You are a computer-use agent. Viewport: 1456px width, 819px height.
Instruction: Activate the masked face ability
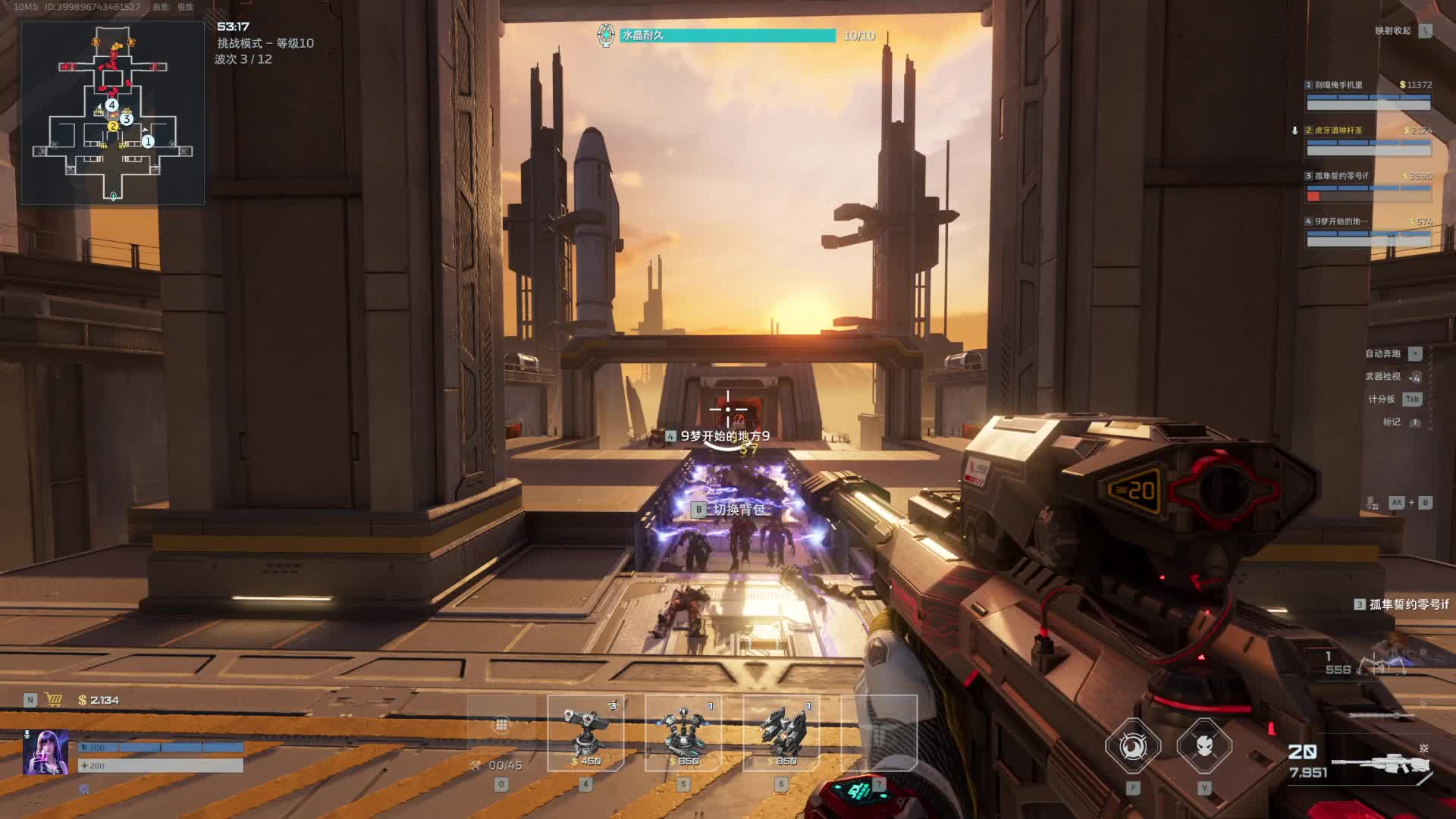click(x=1204, y=747)
